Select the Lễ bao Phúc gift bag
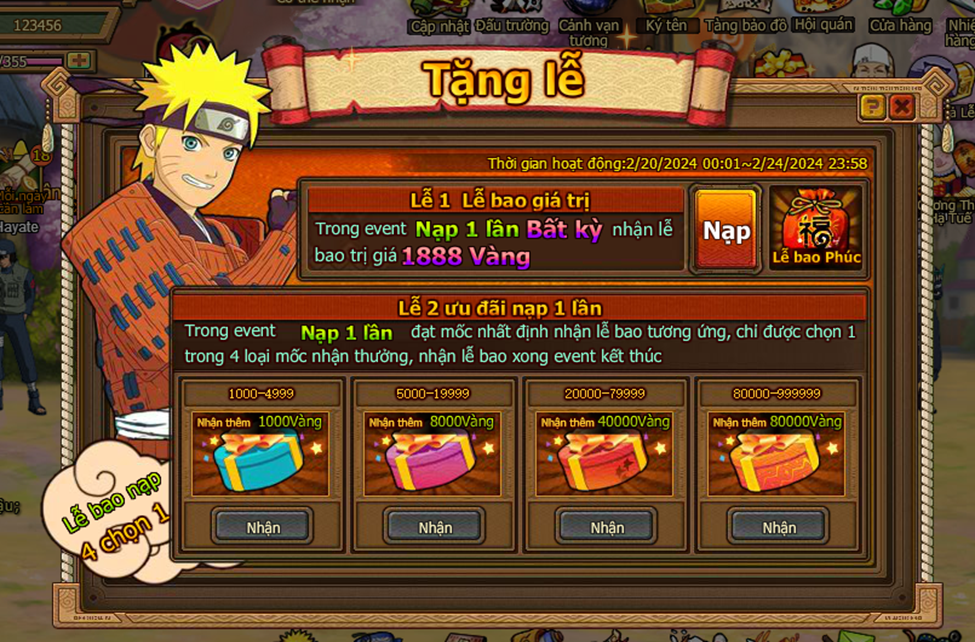Image resolution: width=975 pixels, height=642 pixels. (x=816, y=229)
